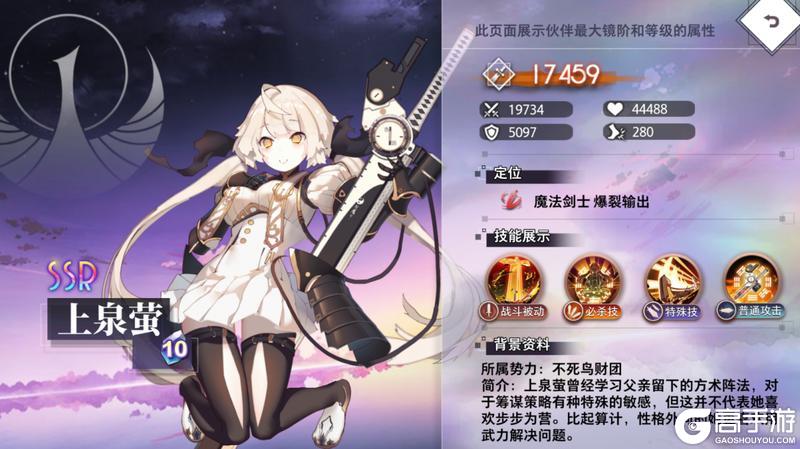Open the 普通攻击 normal attack skill
The image size is (800, 449).
point(750,279)
